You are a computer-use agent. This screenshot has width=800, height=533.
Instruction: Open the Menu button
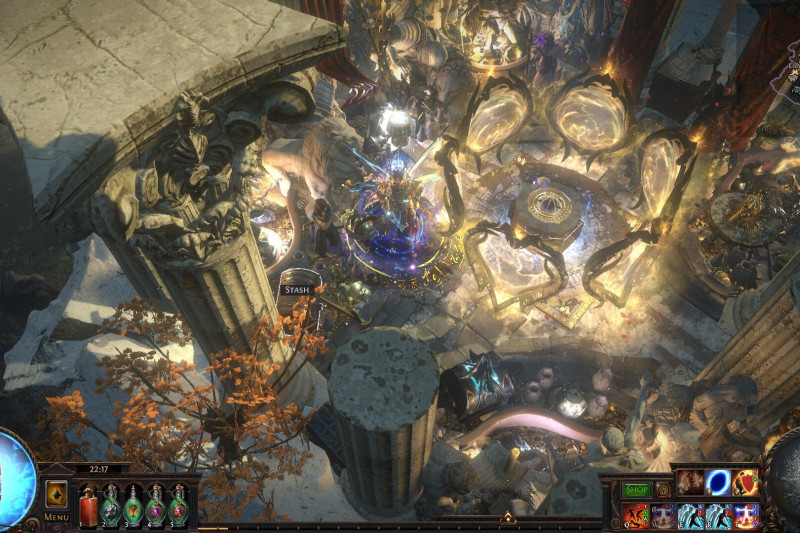(56, 517)
